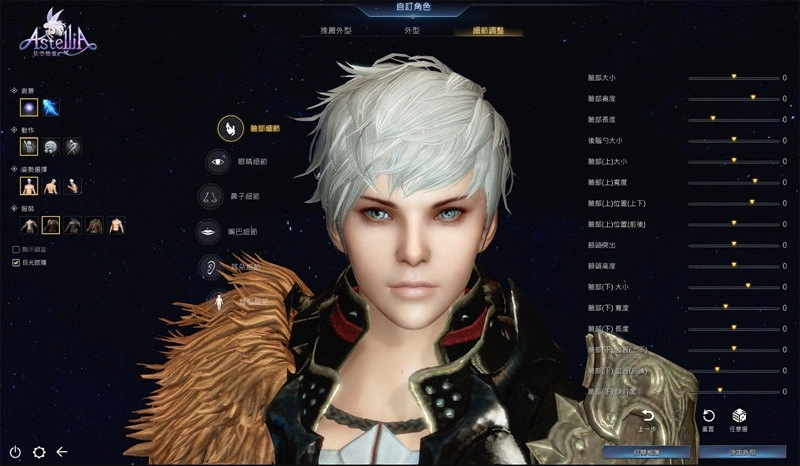The image size is (800, 466).
Task: Open the 眼睛細節 eye detail category
Action: tap(217, 161)
